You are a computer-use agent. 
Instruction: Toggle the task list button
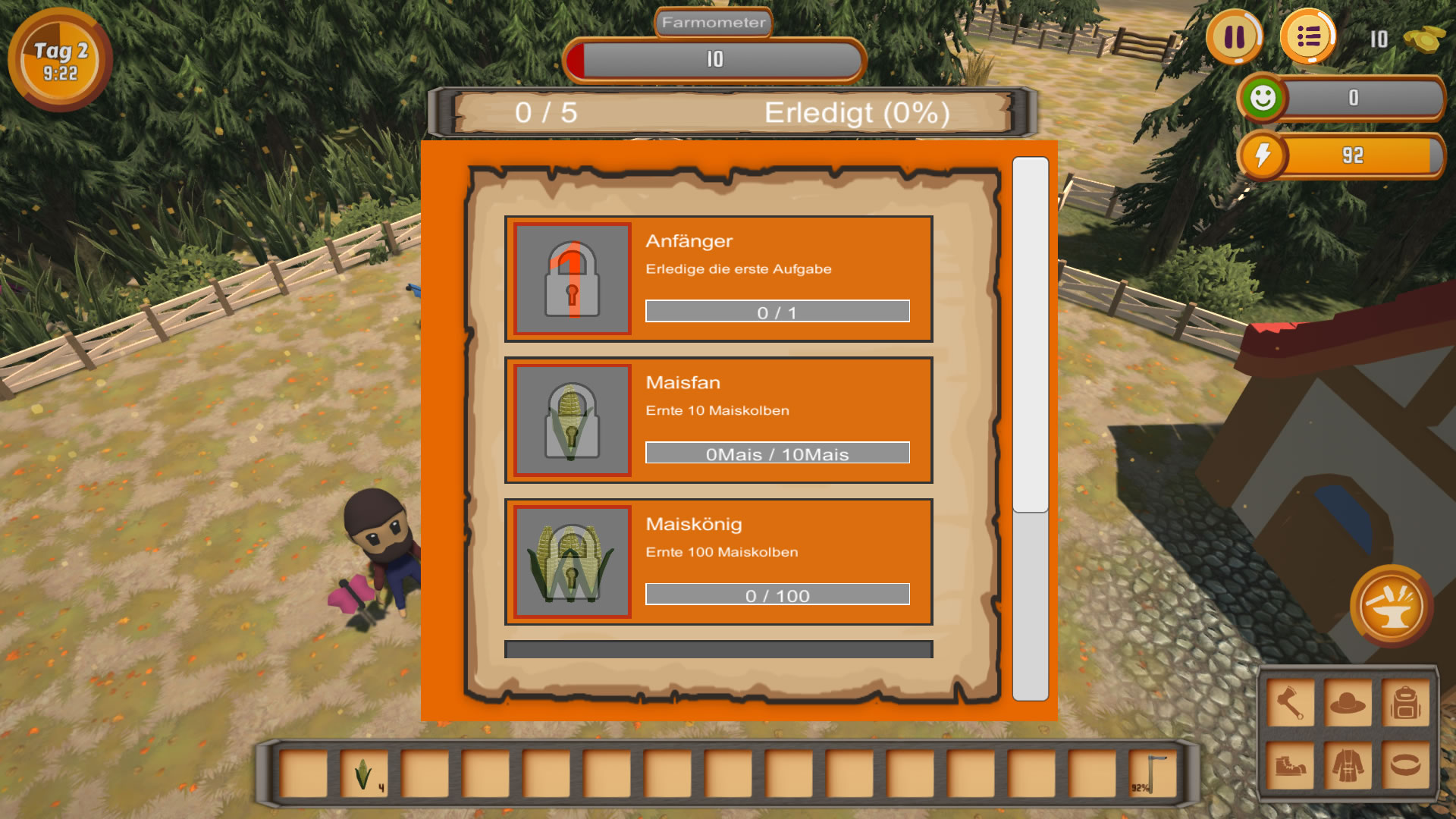point(1308,37)
